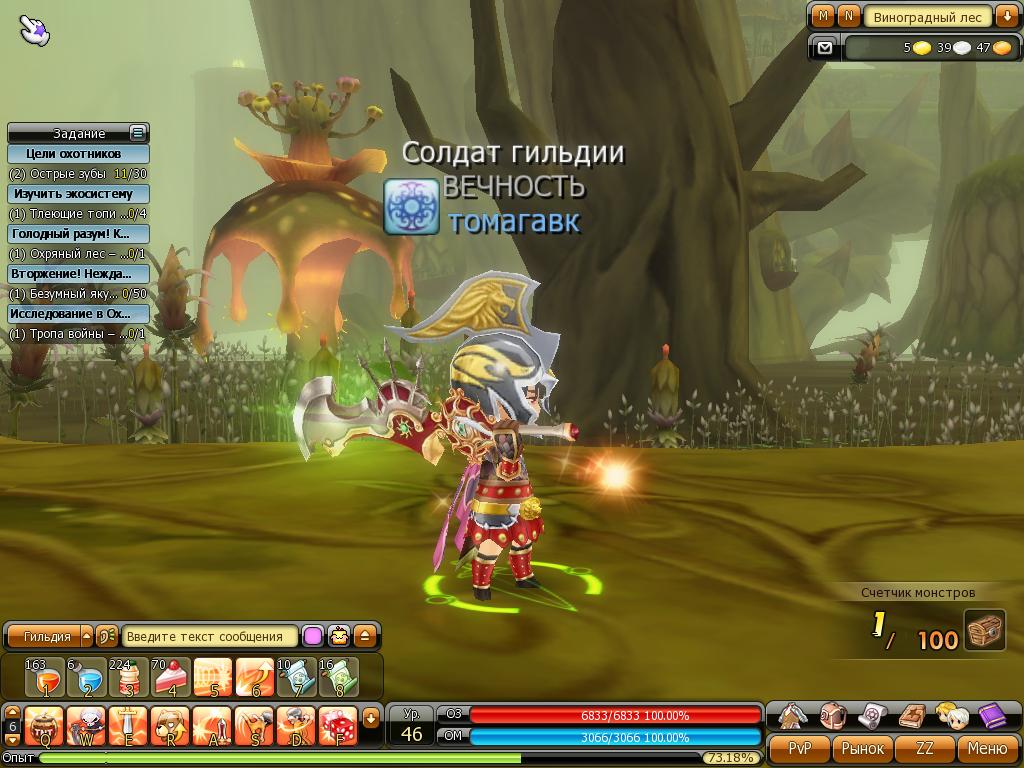Open the Меню button
Viewport: 1024px width, 768px height.
[987, 748]
